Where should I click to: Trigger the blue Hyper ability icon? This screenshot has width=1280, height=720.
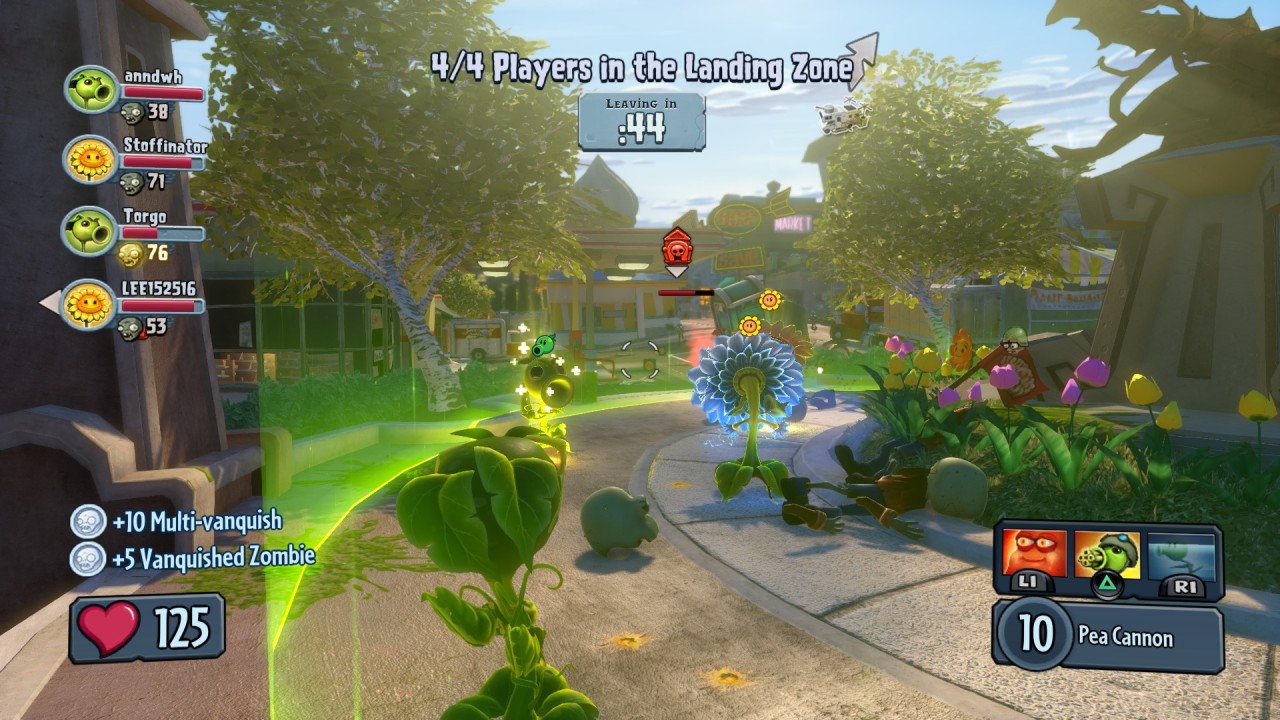pyautogui.click(x=1181, y=556)
